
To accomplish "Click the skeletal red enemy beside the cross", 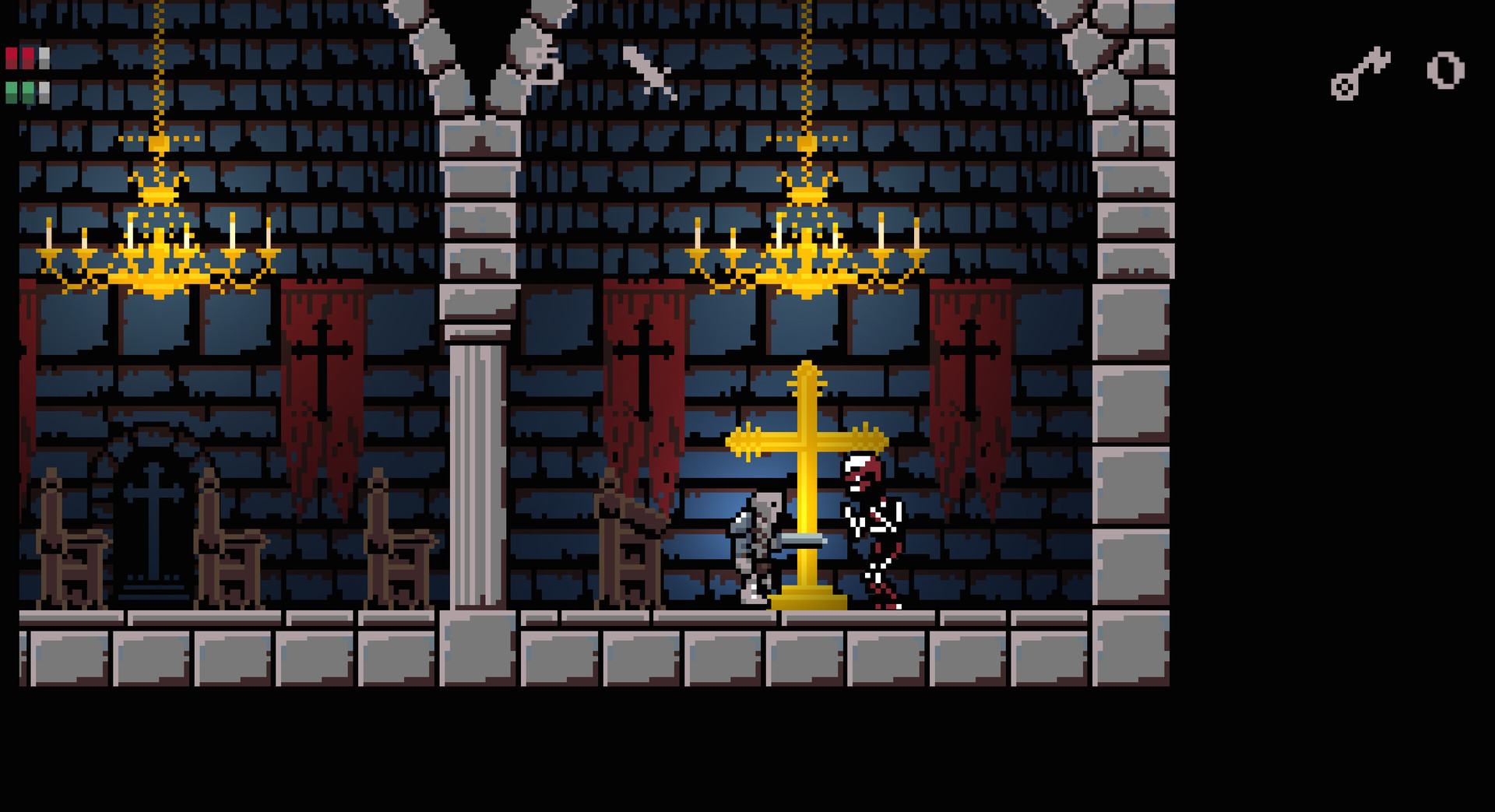I will tap(872, 522).
